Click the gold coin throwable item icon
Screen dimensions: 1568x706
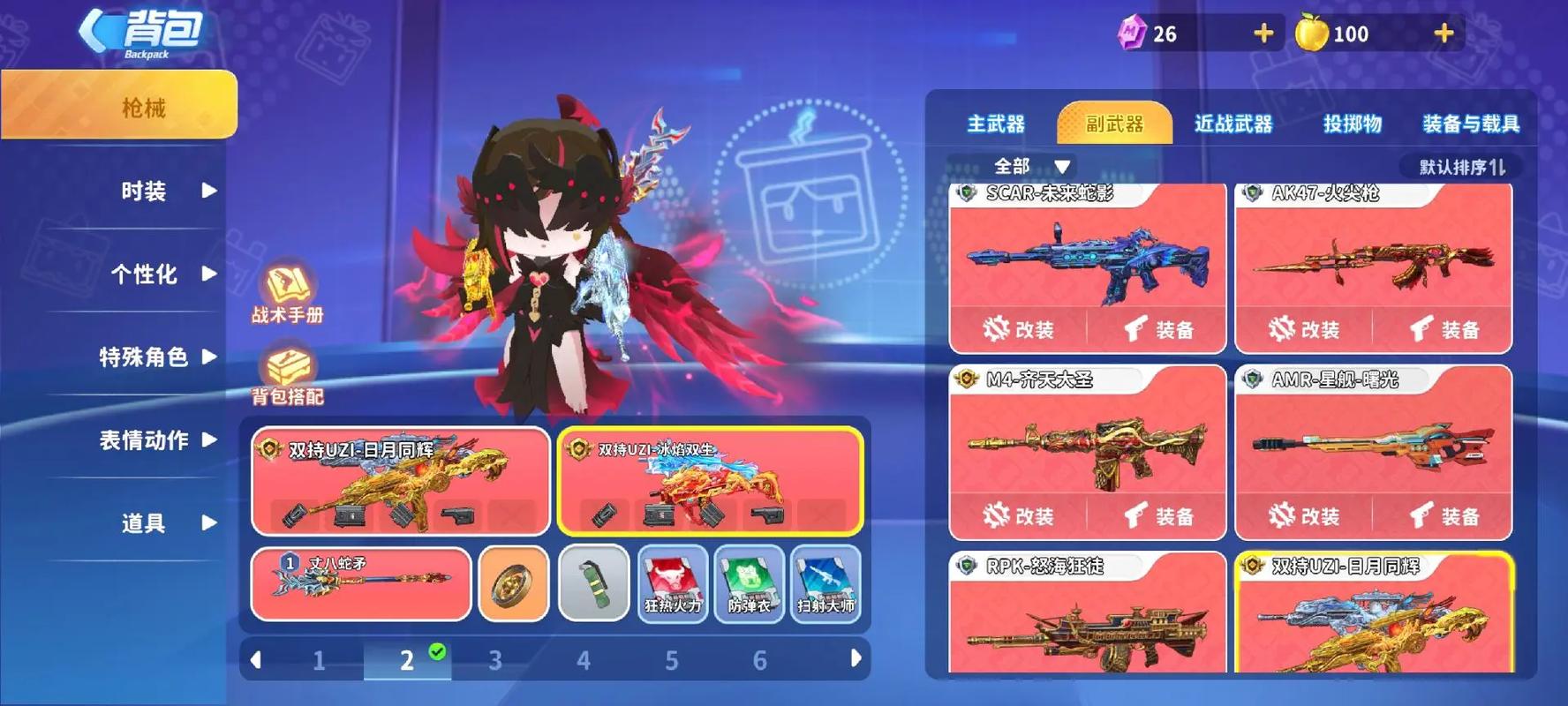pyautogui.click(x=514, y=582)
